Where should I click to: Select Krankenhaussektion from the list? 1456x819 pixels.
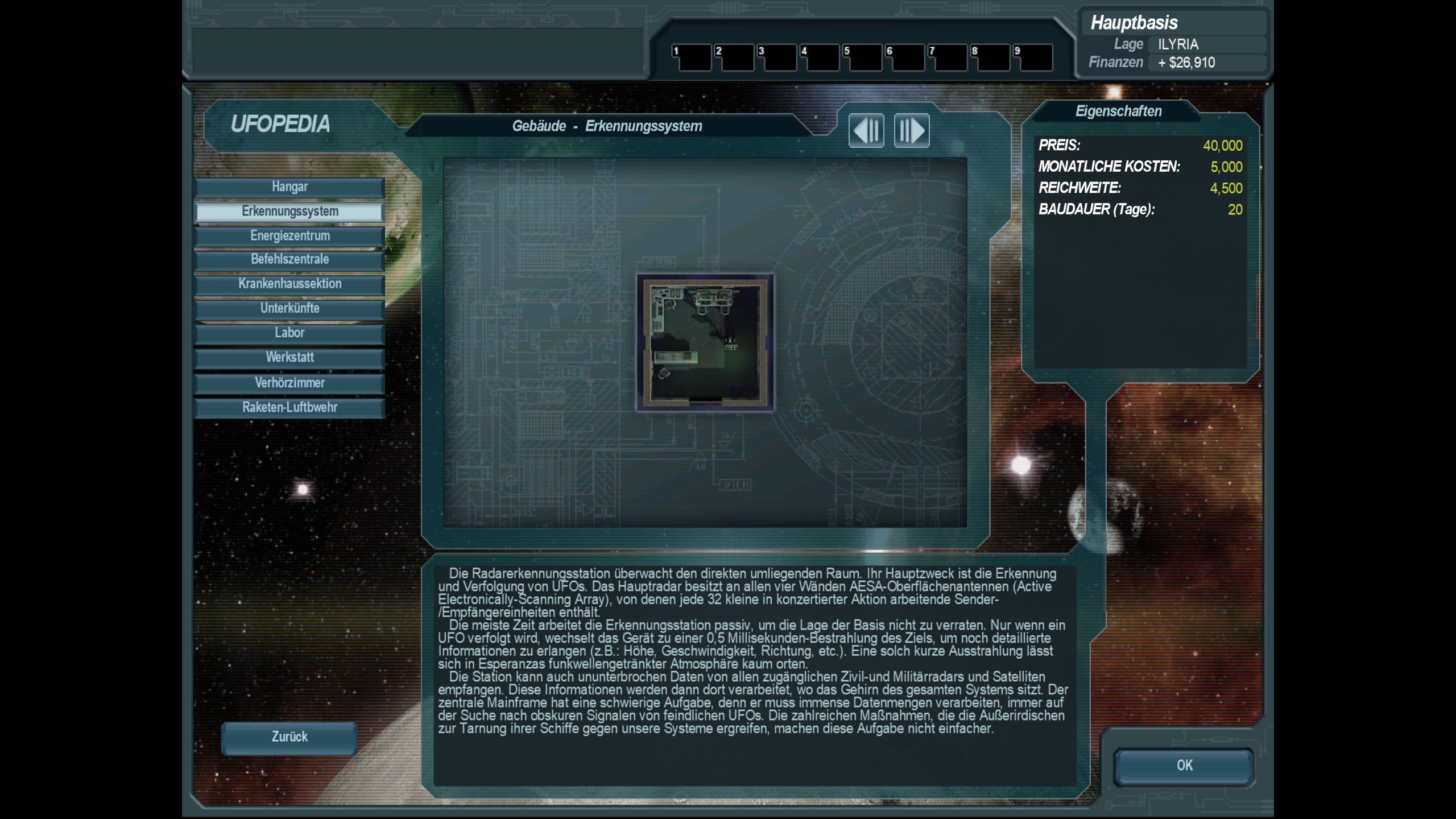click(289, 284)
